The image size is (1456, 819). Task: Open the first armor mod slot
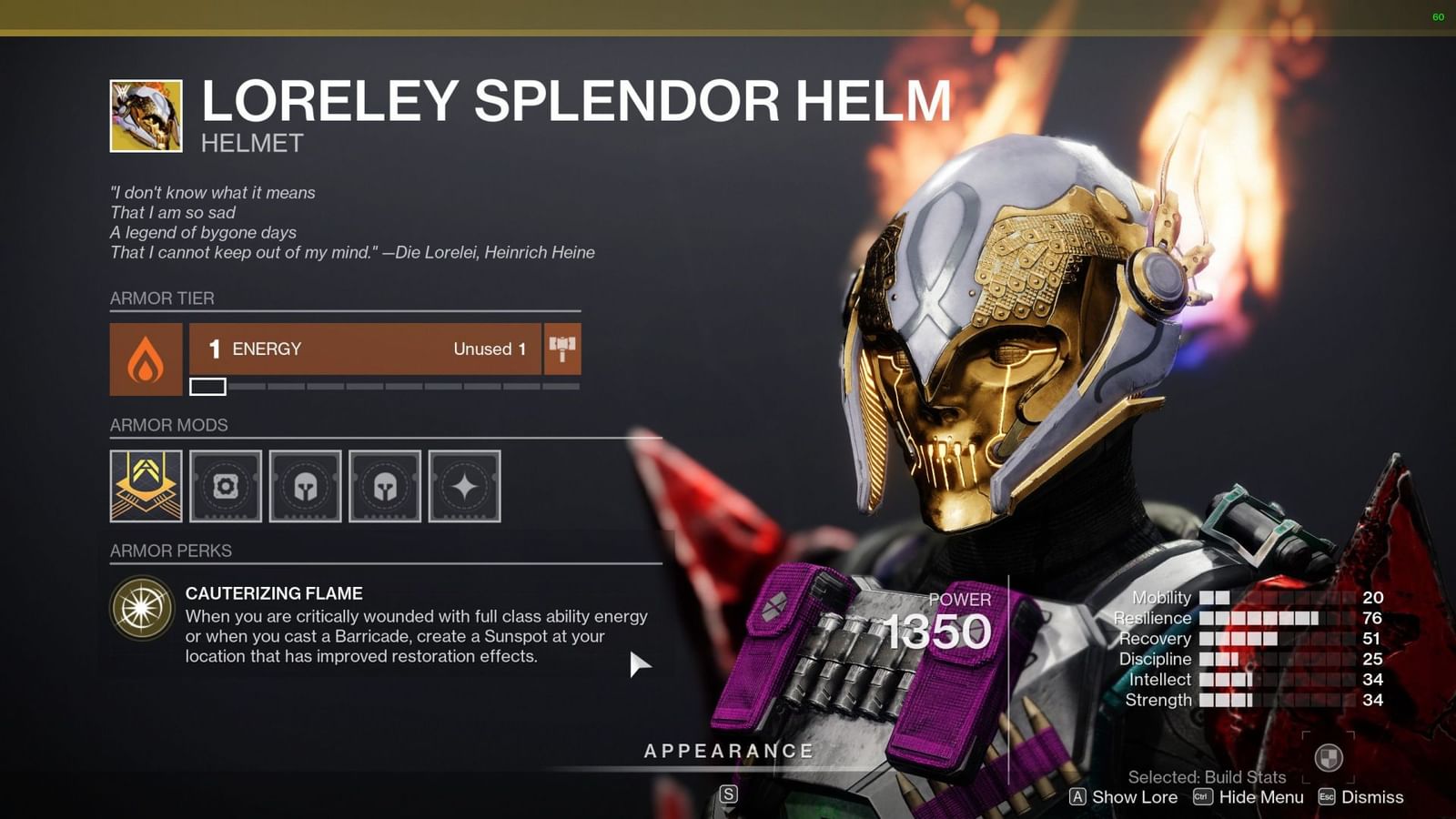click(145, 487)
